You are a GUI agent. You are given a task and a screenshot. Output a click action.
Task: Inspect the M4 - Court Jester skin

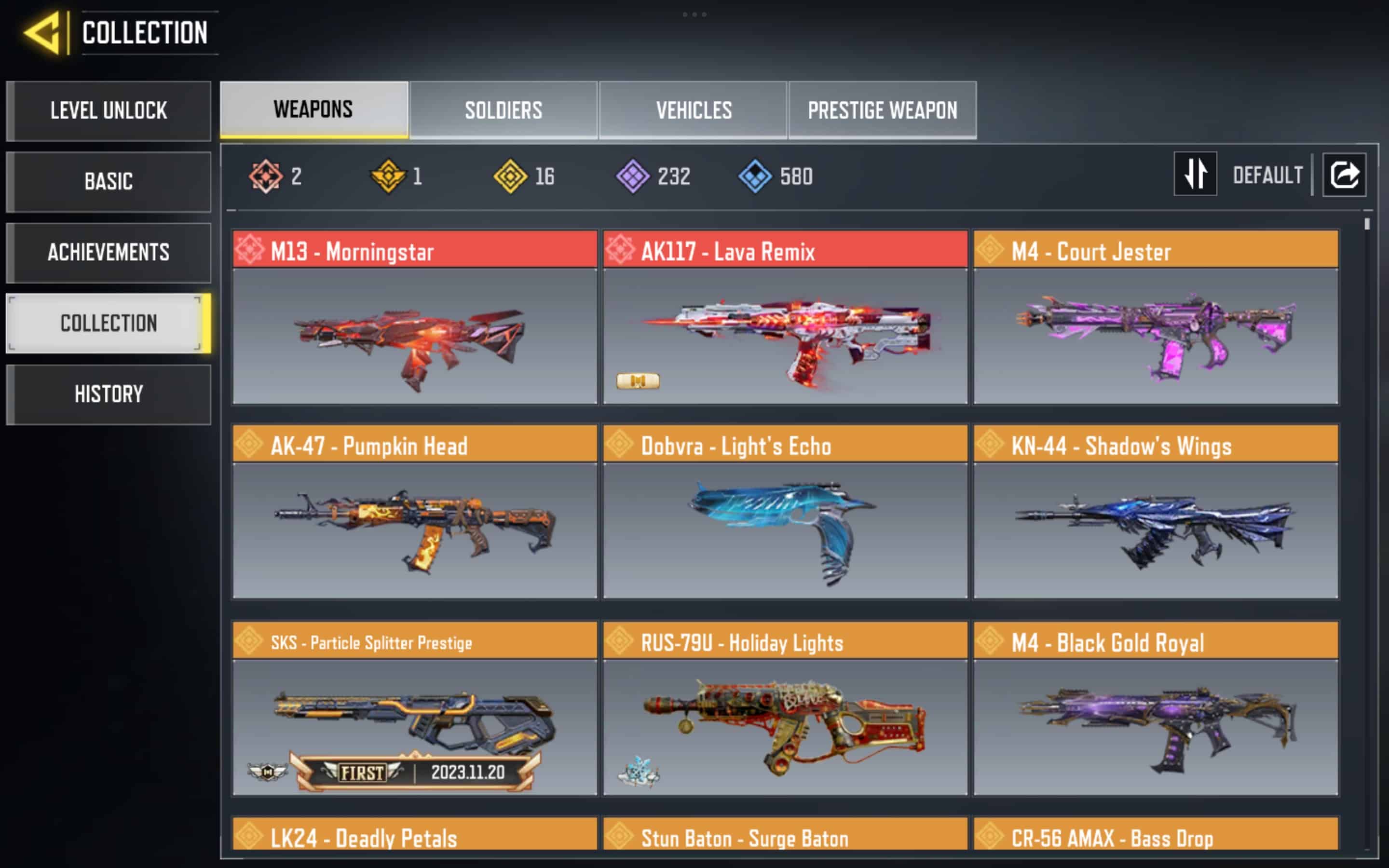point(1156,317)
